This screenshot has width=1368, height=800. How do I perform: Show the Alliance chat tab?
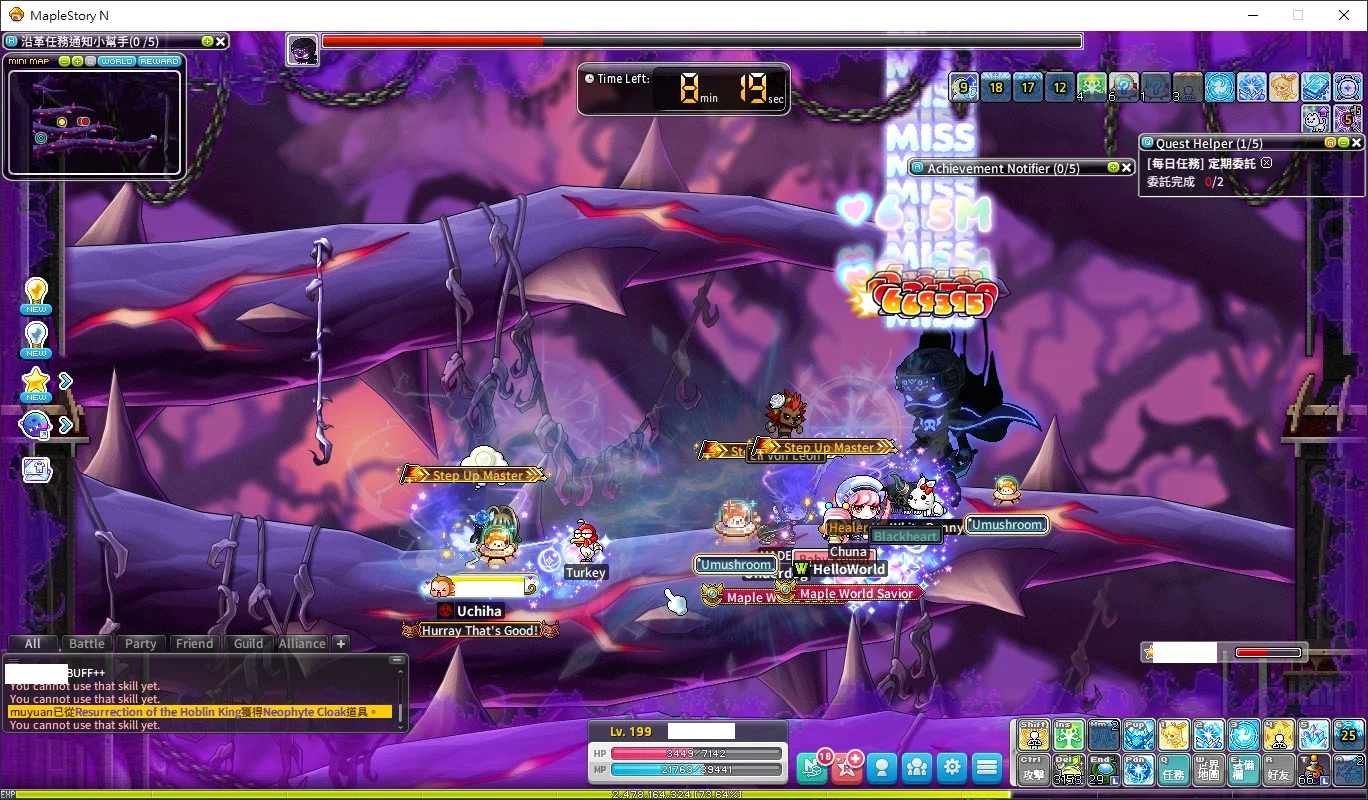click(302, 644)
